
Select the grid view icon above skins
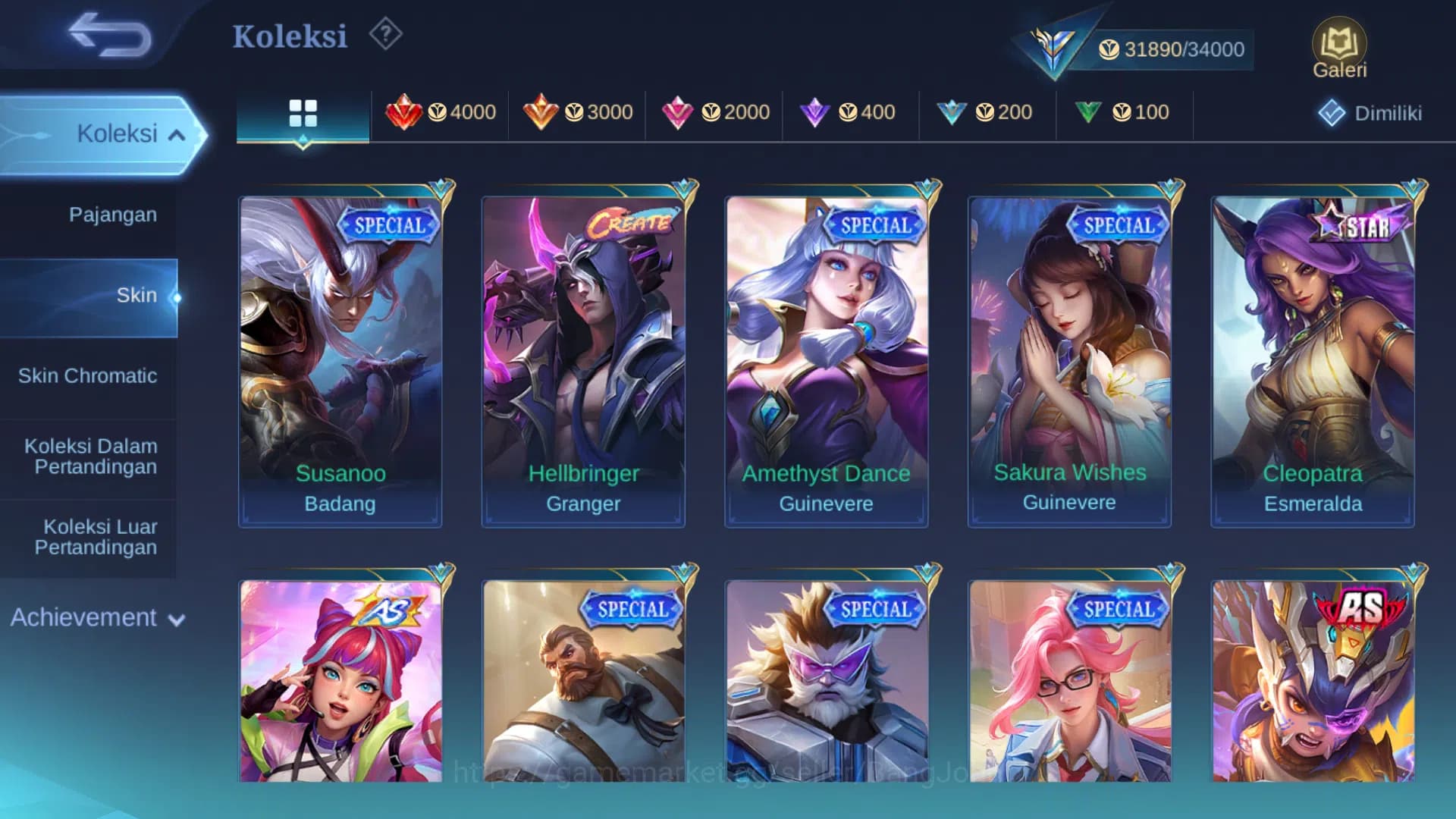(303, 112)
